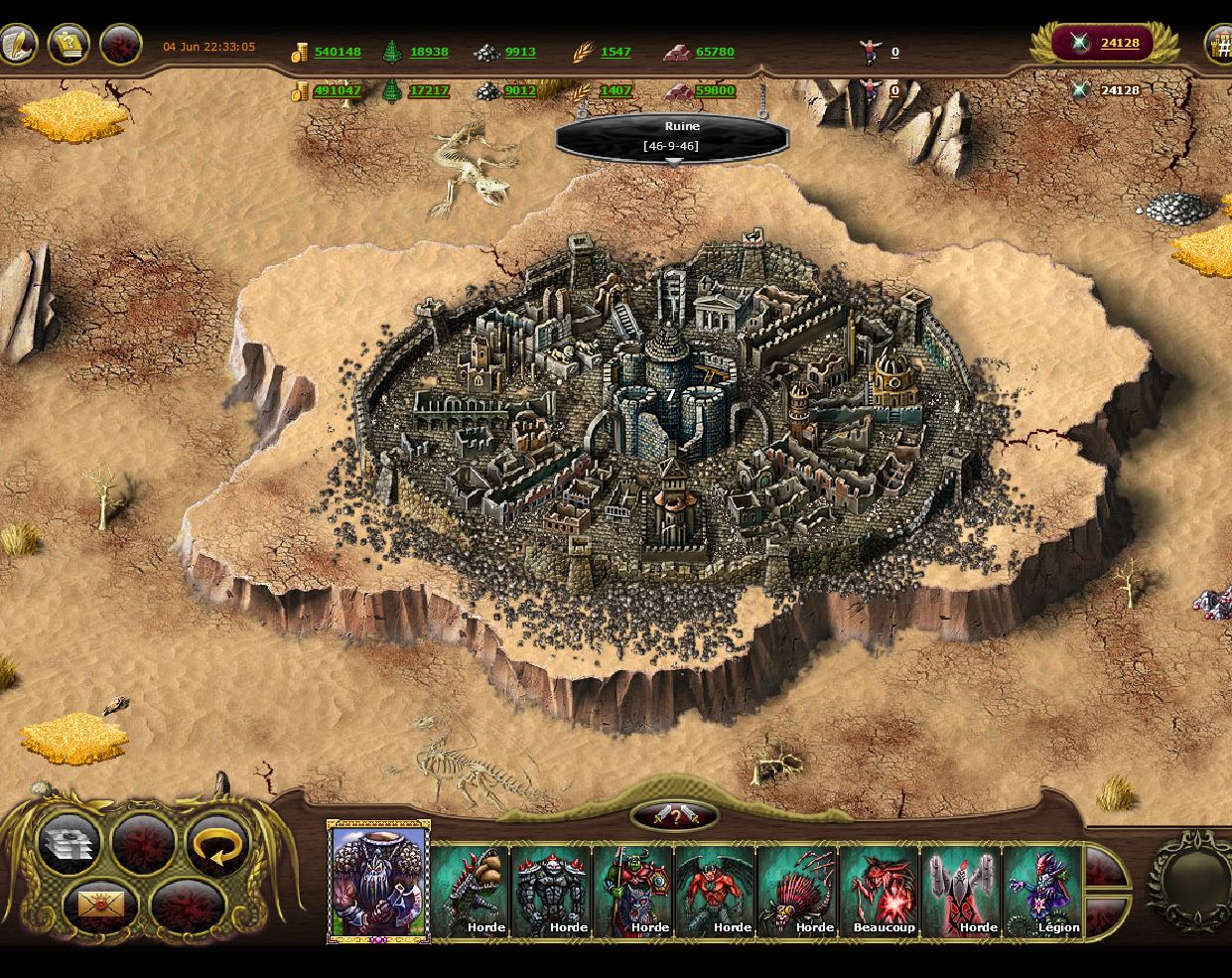Select the Légion purple sorcerer unit

click(x=1042, y=891)
